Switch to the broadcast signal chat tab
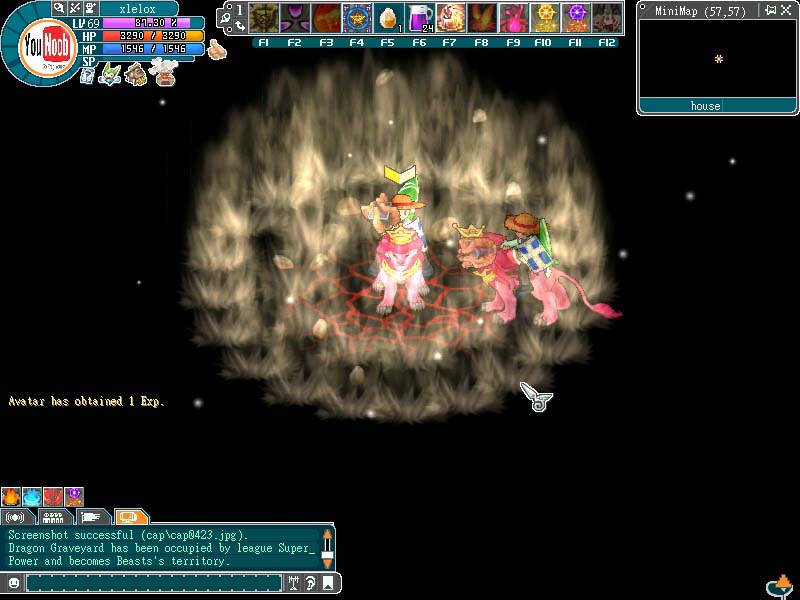This screenshot has width=800, height=600. click(x=17, y=517)
